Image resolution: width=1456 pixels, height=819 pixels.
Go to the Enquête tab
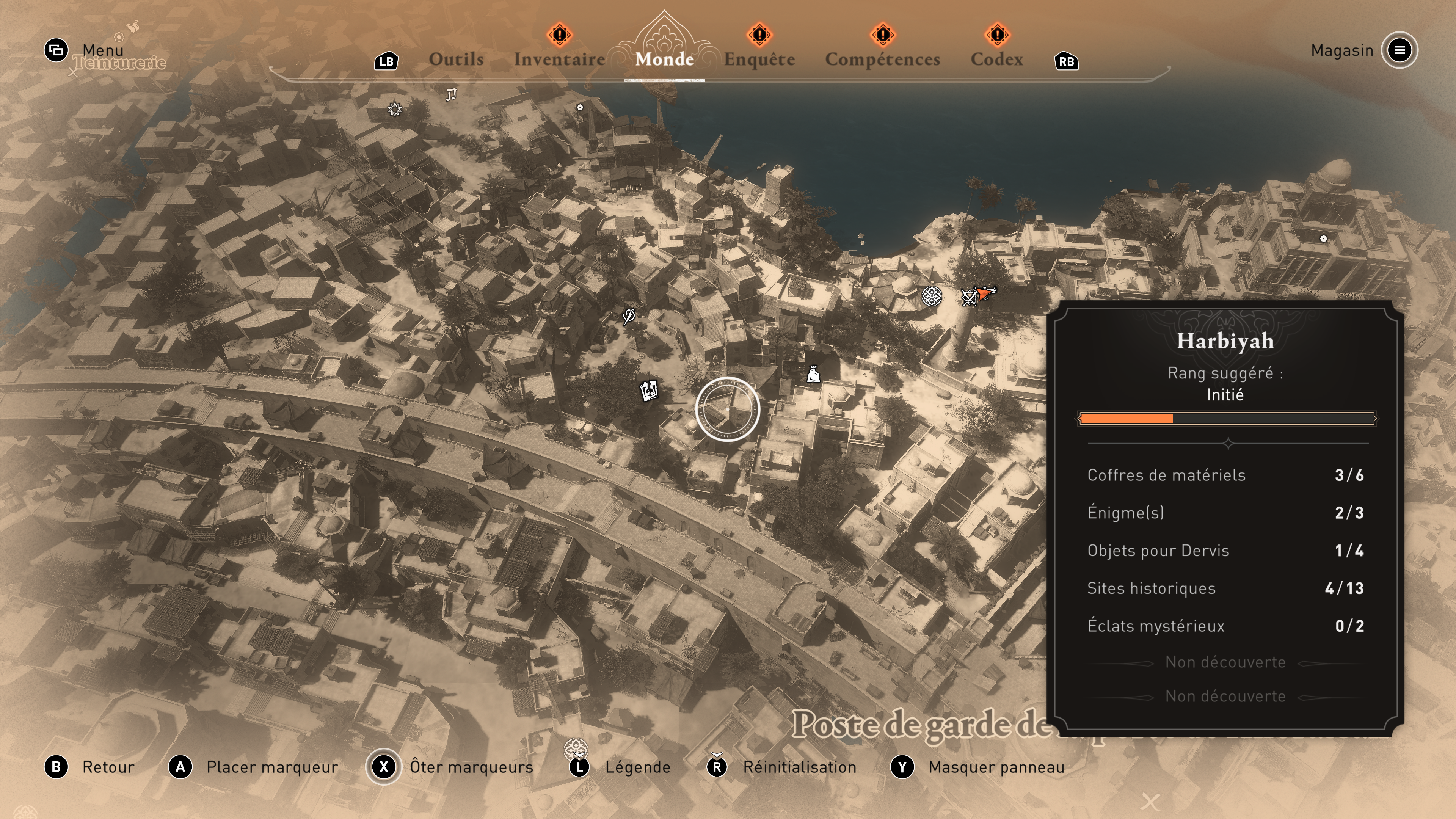click(759, 60)
